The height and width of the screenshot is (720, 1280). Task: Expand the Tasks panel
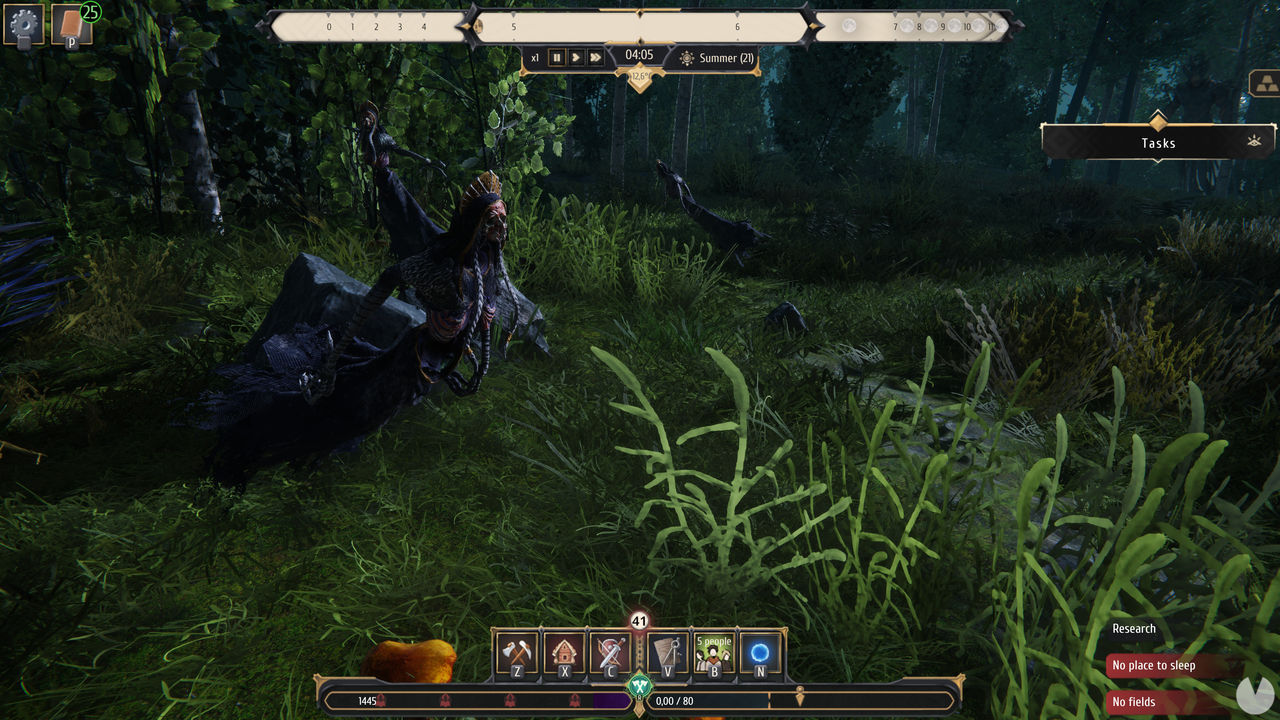coord(1158,143)
